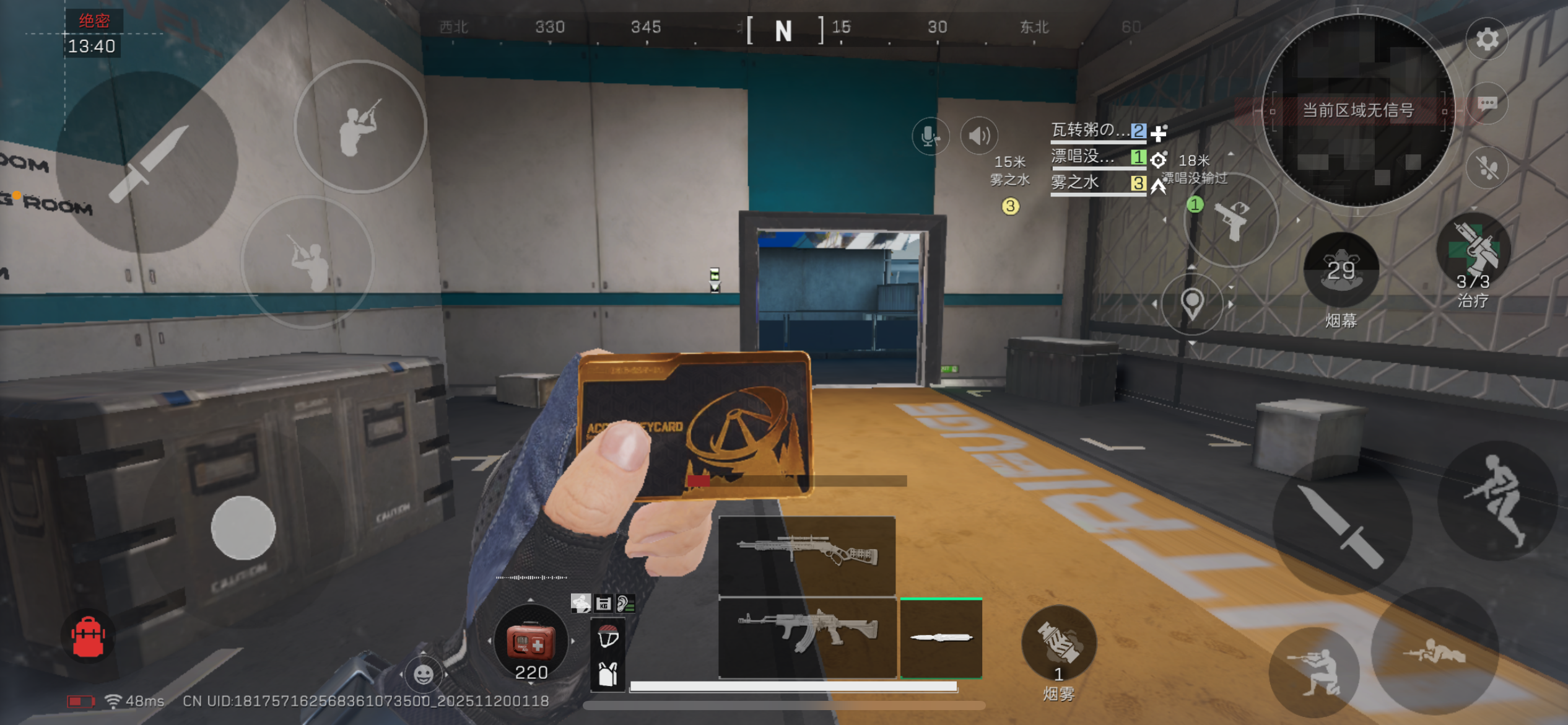Toggle the microphone voice chat button
This screenshot has height=725, width=1568.
(x=931, y=136)
